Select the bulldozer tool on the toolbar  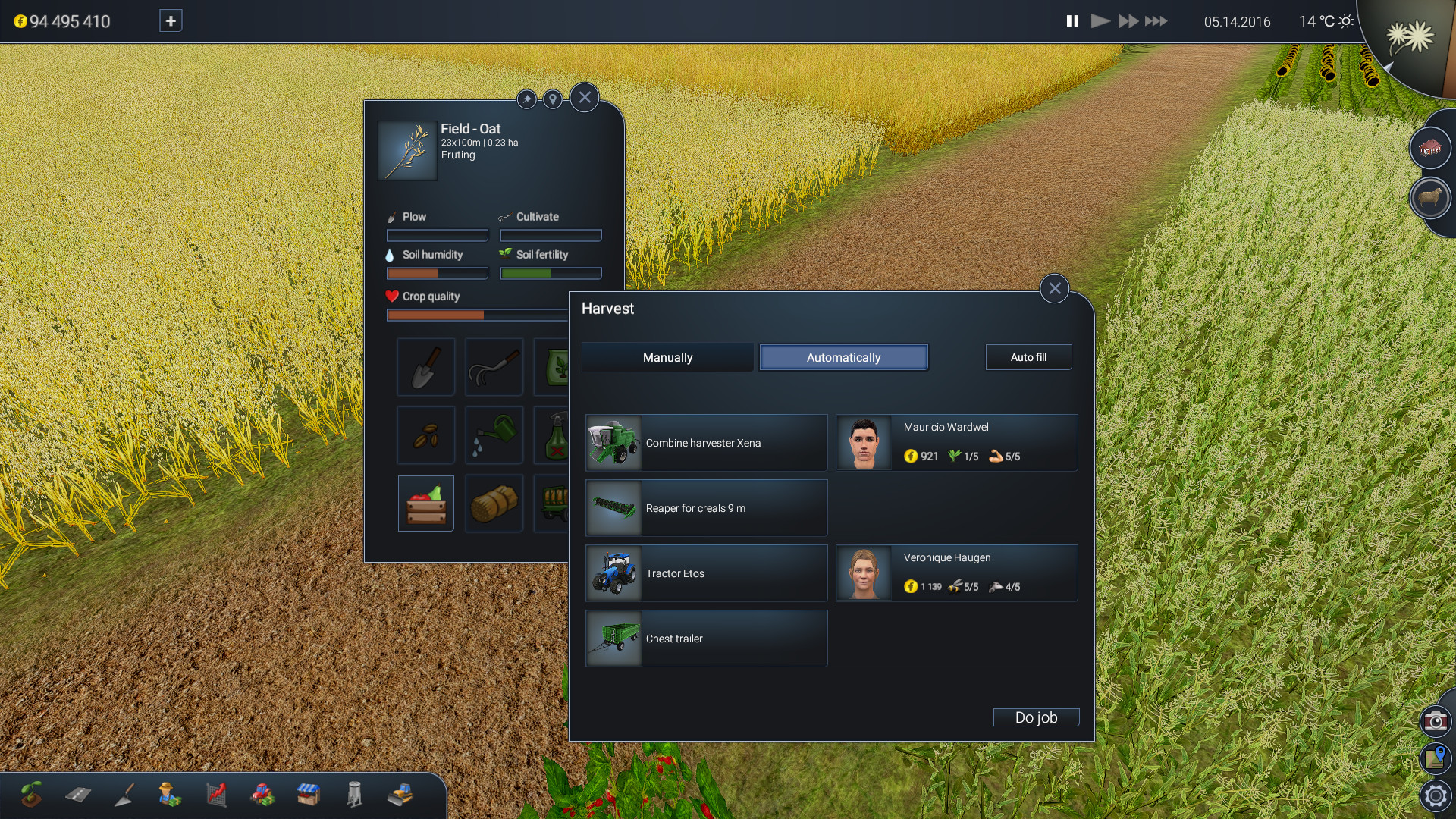400,795
